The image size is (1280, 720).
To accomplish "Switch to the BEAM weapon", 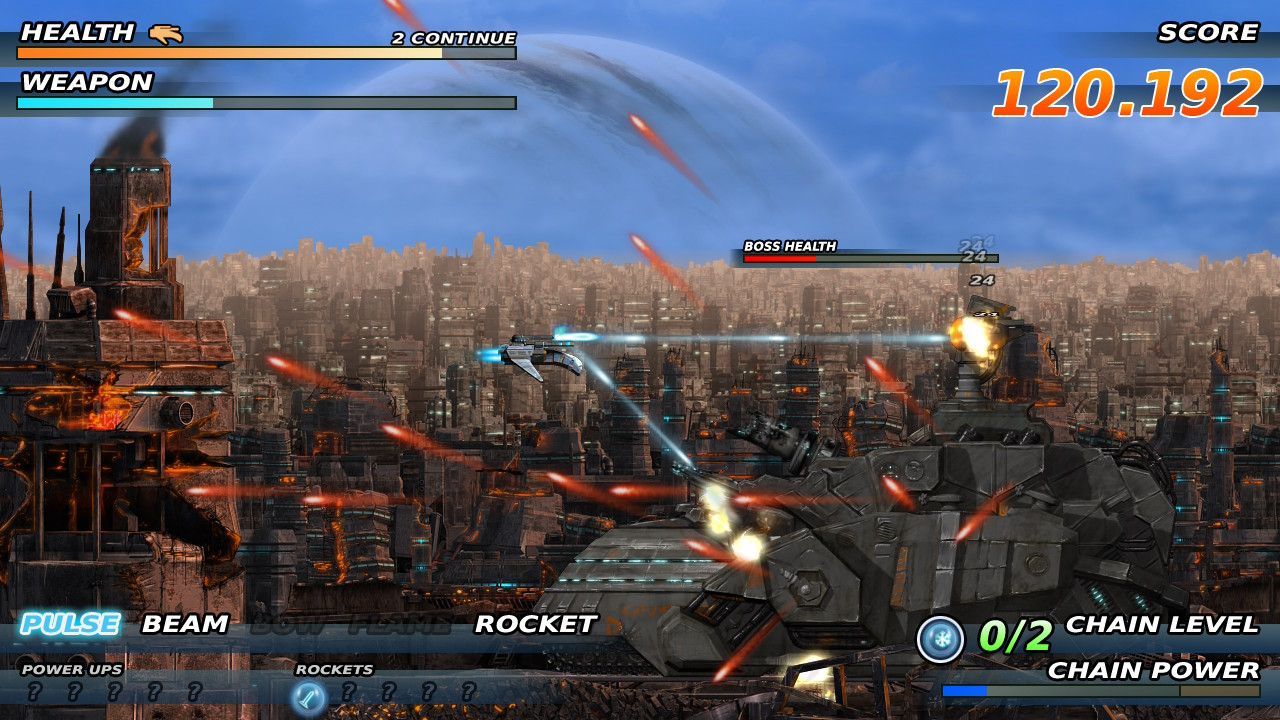I will click(185, 625).
